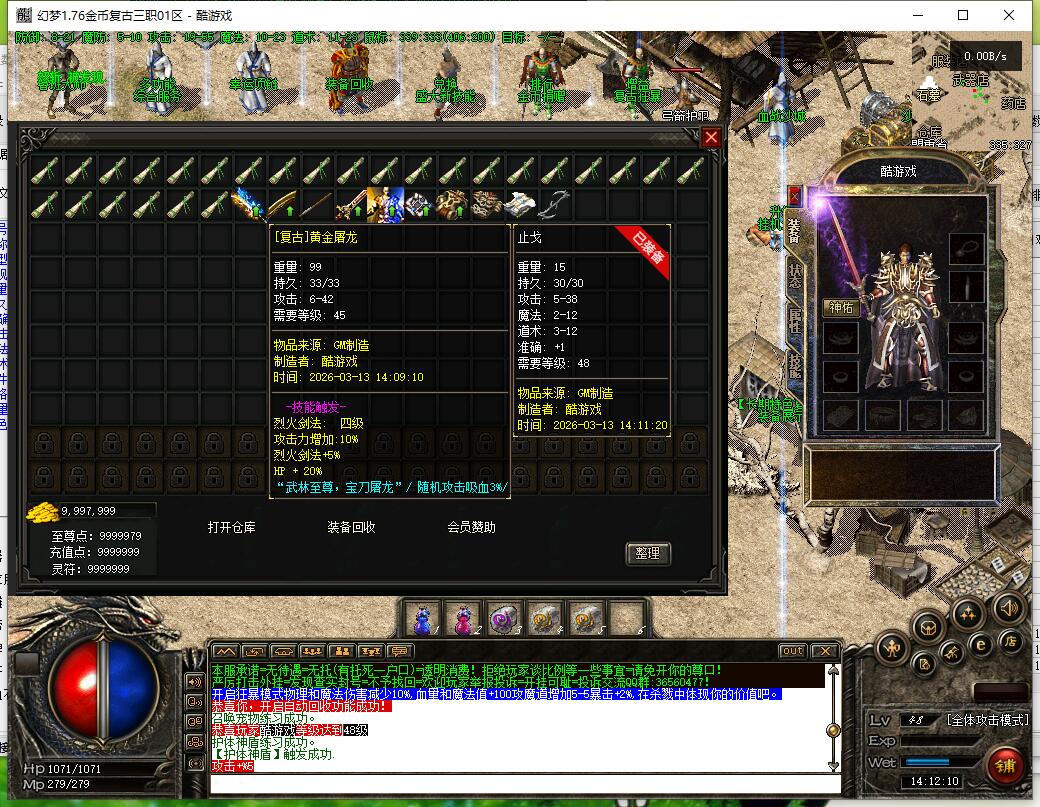The width and height of the screenshot is (1040, 807).
Task: Select the blue flaming sword in the bag
Action: pos(248,205)
